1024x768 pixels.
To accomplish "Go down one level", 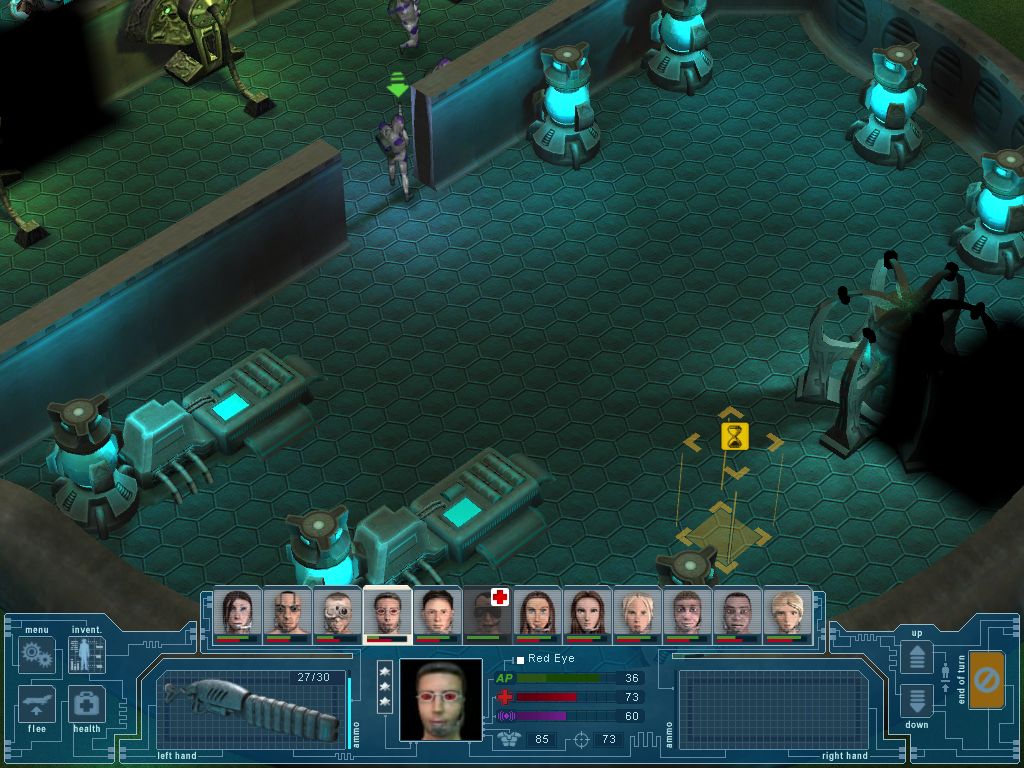I will click(x=917, y=699).
